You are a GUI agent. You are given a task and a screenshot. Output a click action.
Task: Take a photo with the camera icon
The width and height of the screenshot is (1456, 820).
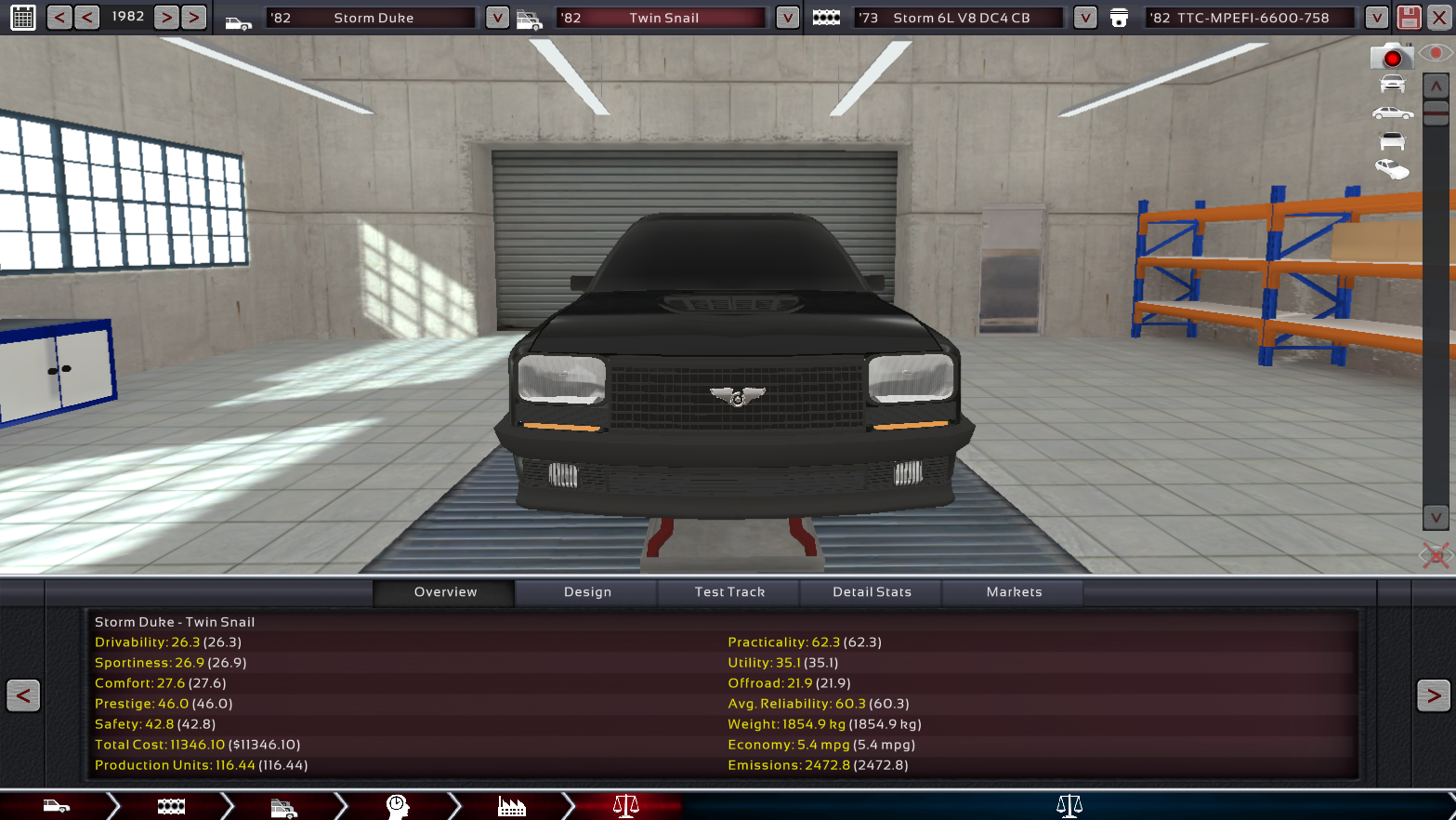pos(1391,58)
